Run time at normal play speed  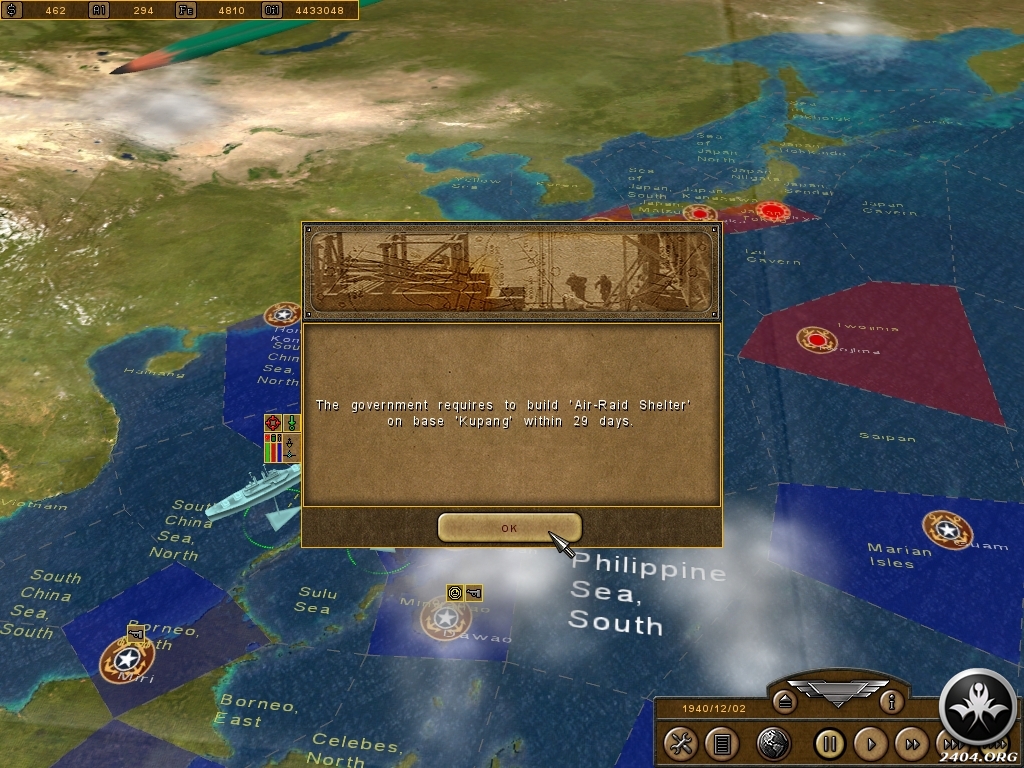point(871,743)
